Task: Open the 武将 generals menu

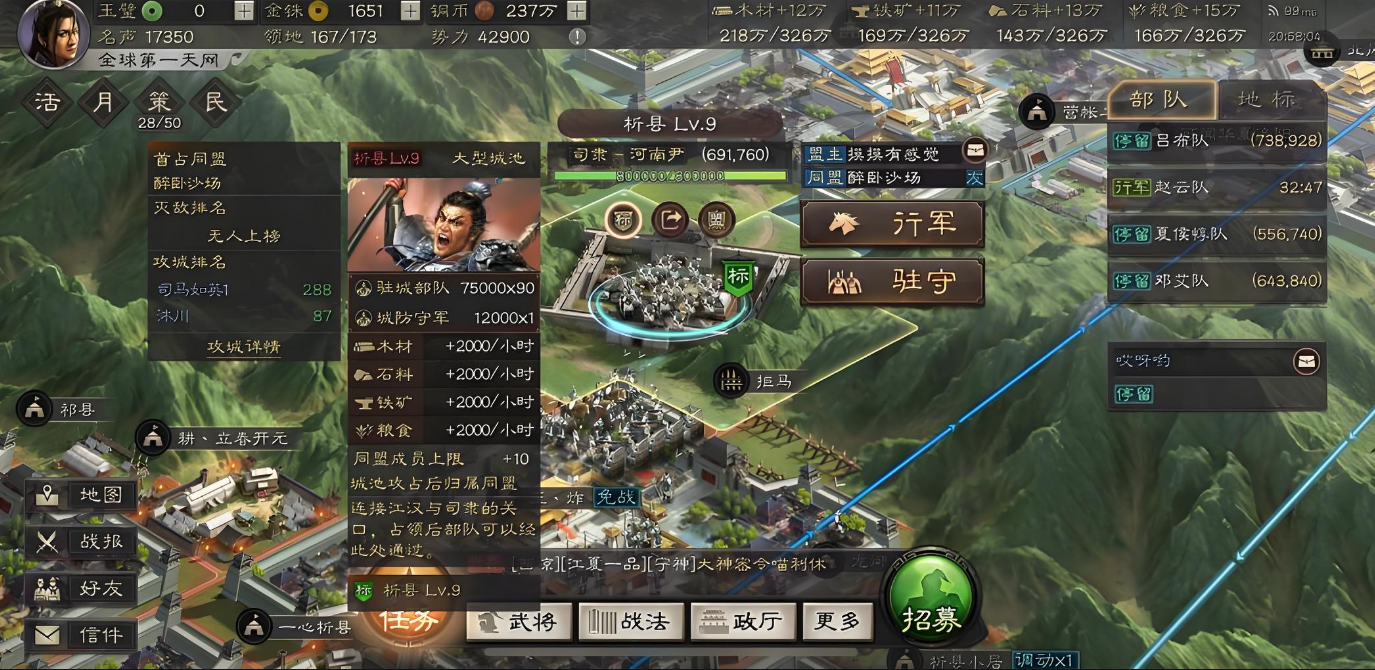Action: pyautogui.click(x=520, y=621)
